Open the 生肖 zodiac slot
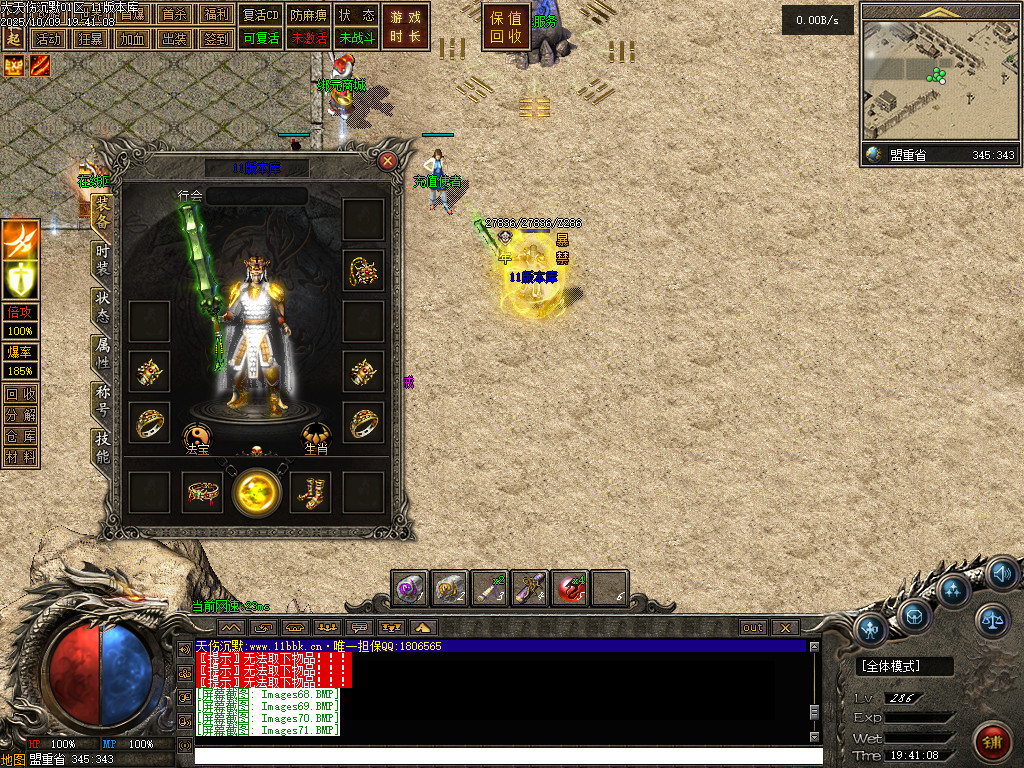Screen dimensions: 1024x768 [317, 435]
